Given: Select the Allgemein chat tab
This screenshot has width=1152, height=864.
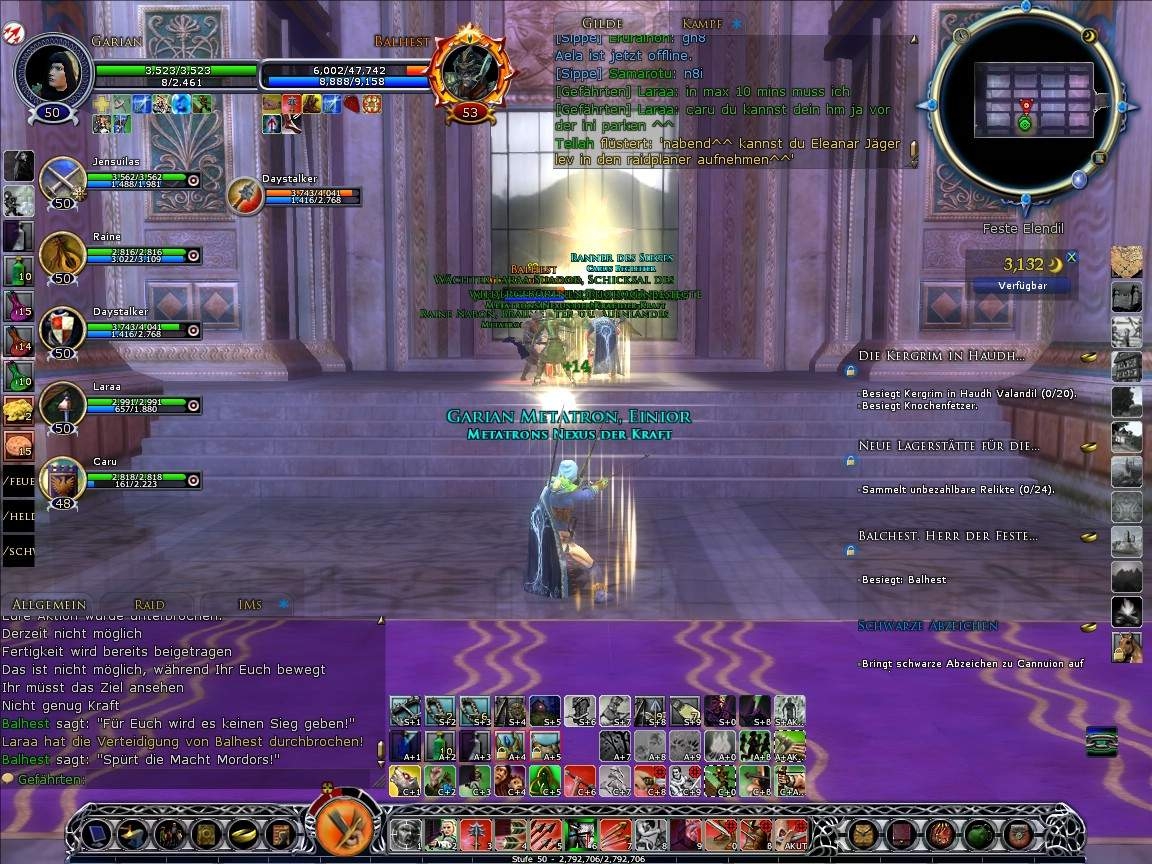Looking at the screenshot, I should [x=49, y=604].
